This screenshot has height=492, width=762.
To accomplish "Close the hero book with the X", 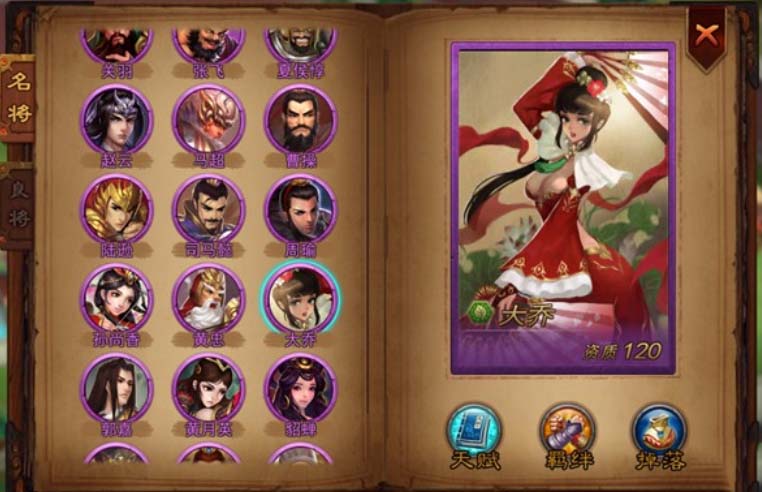I will coord(707,36).
